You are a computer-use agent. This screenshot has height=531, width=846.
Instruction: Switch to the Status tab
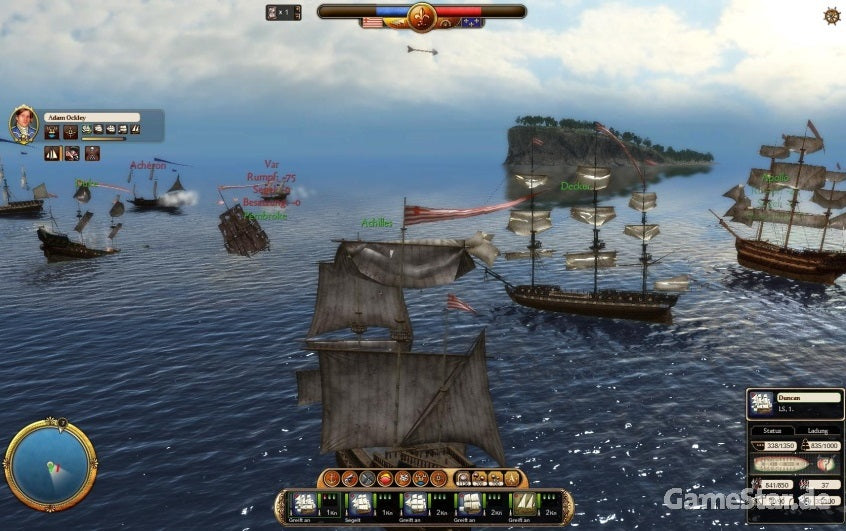(x=771, y=431)
